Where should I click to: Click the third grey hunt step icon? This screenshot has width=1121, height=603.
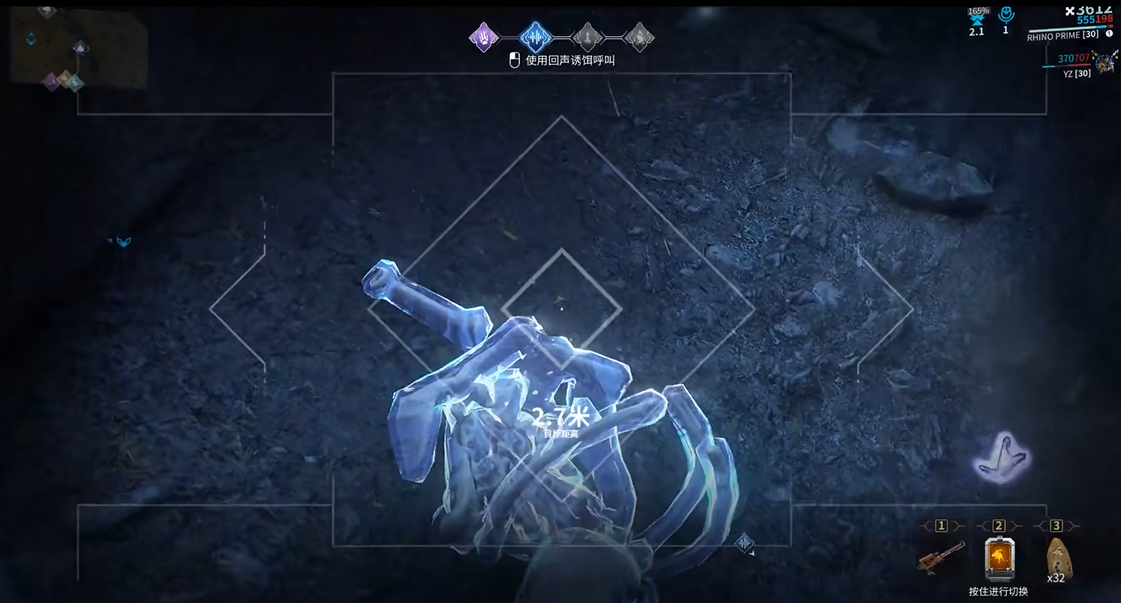tap(588, 38)
